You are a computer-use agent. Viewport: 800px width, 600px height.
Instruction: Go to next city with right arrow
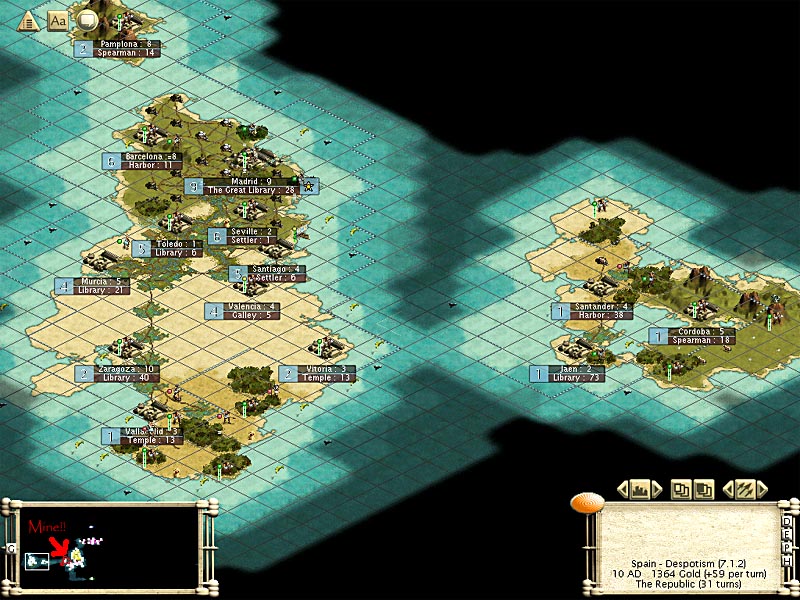coord(657,489)
